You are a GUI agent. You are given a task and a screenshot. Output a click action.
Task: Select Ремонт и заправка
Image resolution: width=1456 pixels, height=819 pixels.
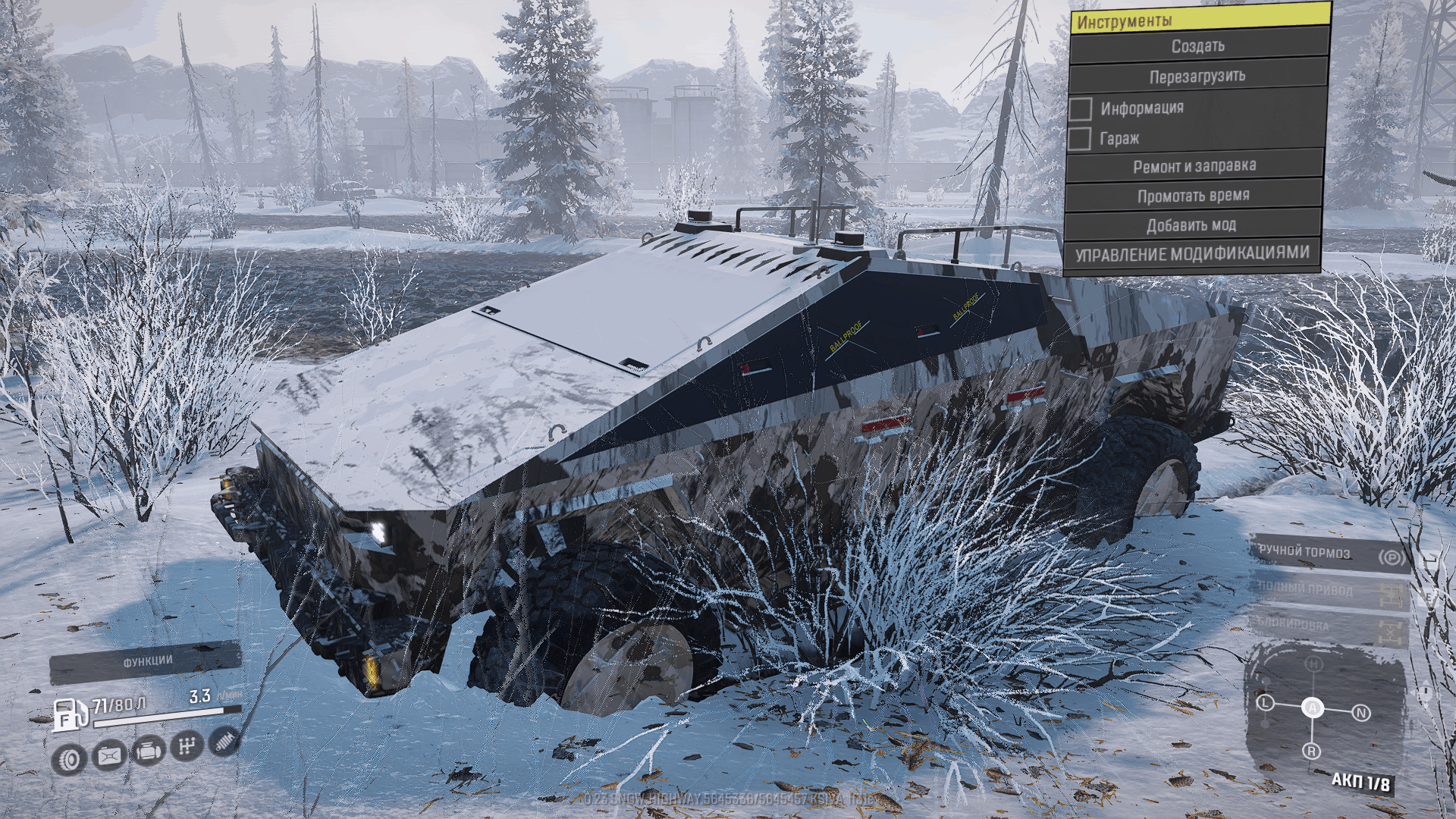1194,166
